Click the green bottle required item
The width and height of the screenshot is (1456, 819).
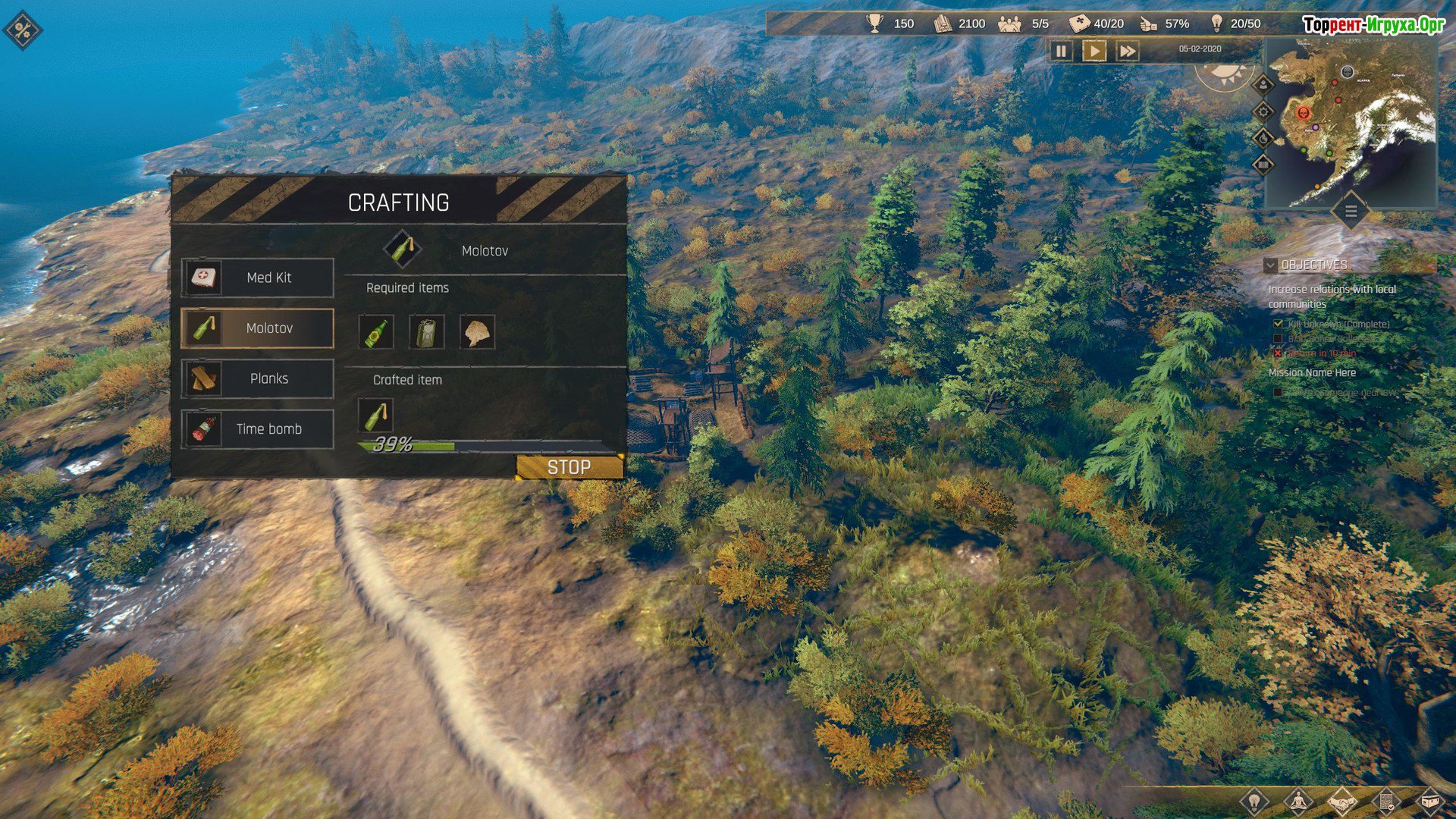[x=376, y=333]
